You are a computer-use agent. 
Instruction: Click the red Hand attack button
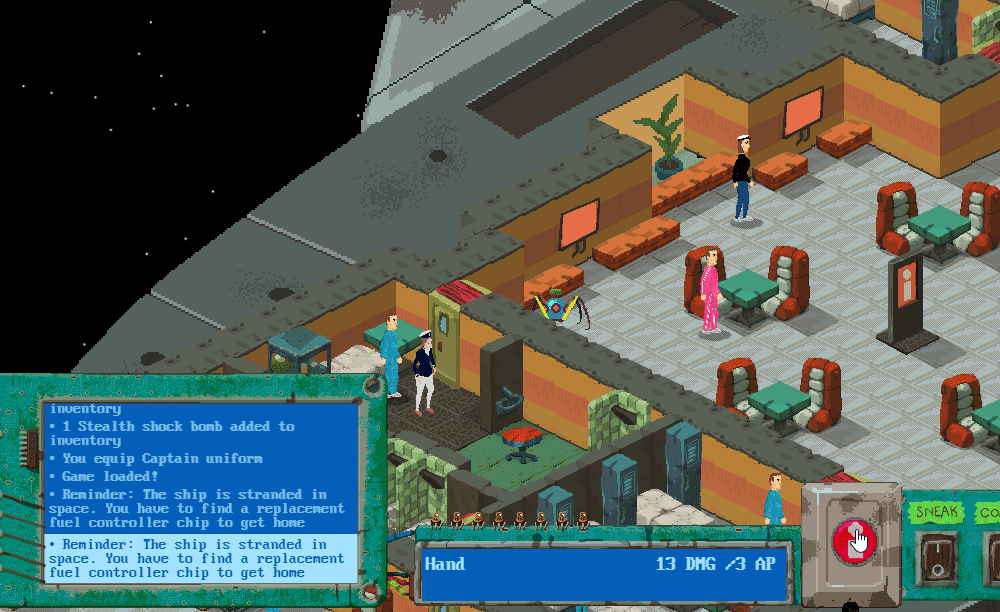(x=853, y=540)
